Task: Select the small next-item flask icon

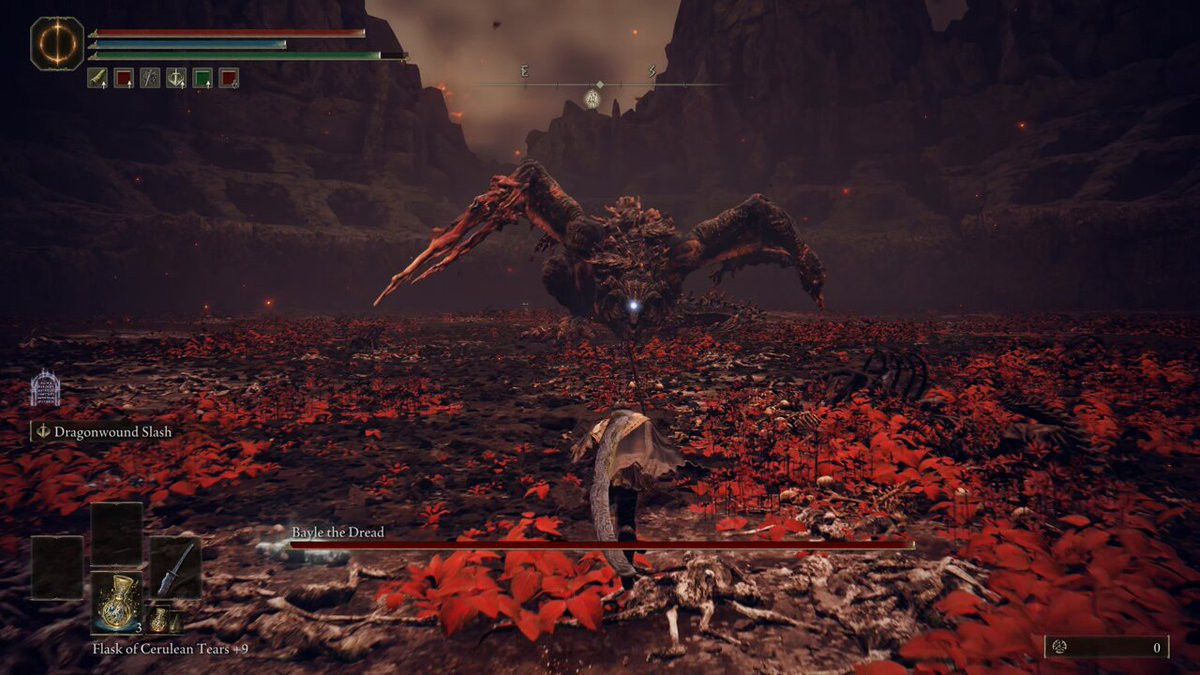Action: click(x=160, y=619)
